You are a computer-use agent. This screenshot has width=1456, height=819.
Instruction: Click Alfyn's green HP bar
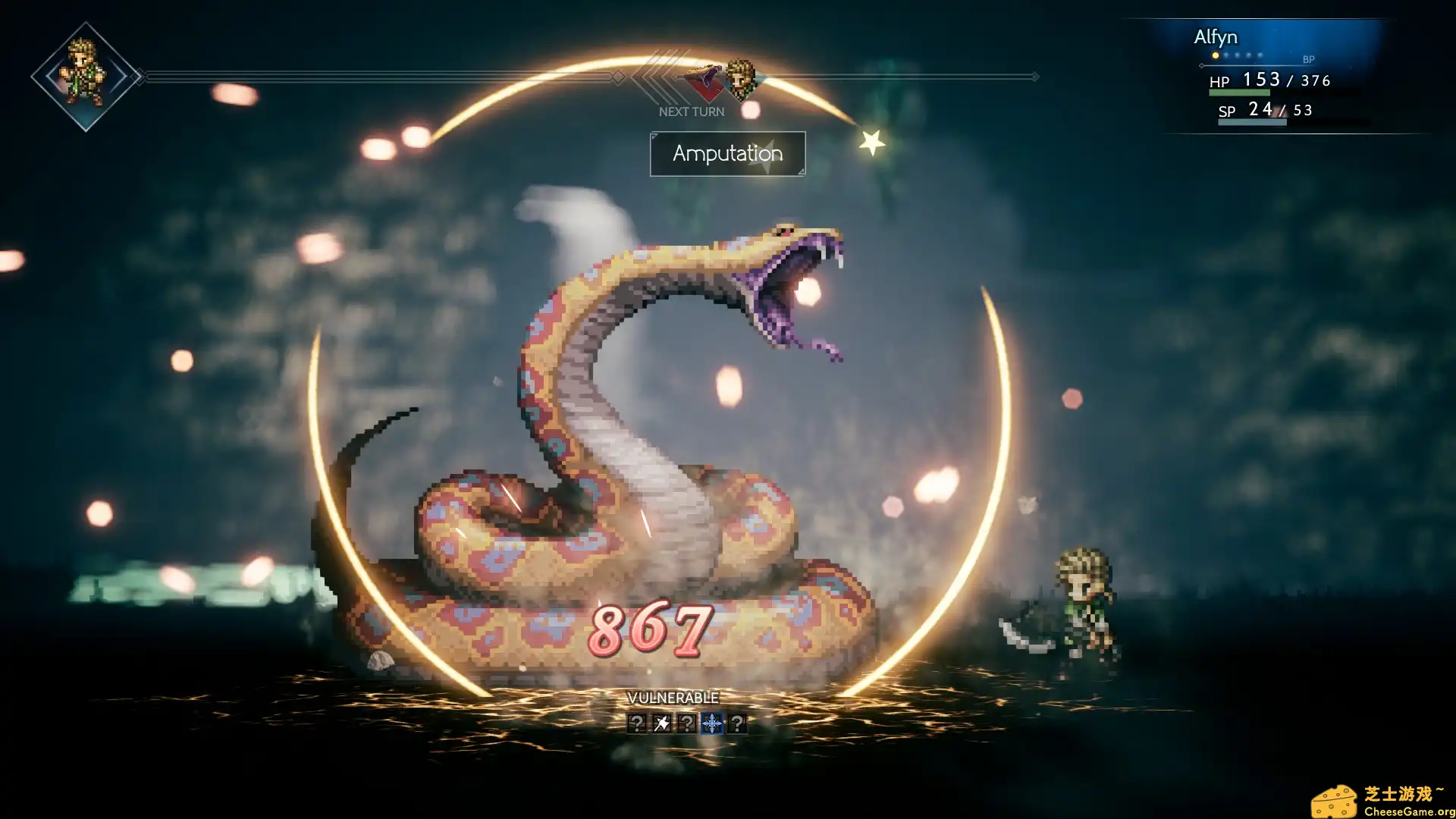[1241, 92]
